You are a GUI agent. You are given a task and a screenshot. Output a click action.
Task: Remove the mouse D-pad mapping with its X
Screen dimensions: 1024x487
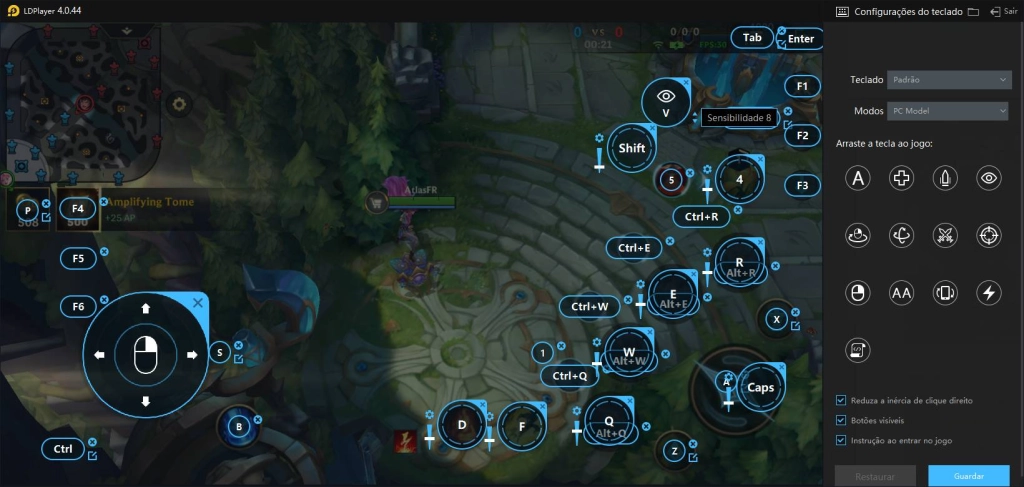(198, 302)
